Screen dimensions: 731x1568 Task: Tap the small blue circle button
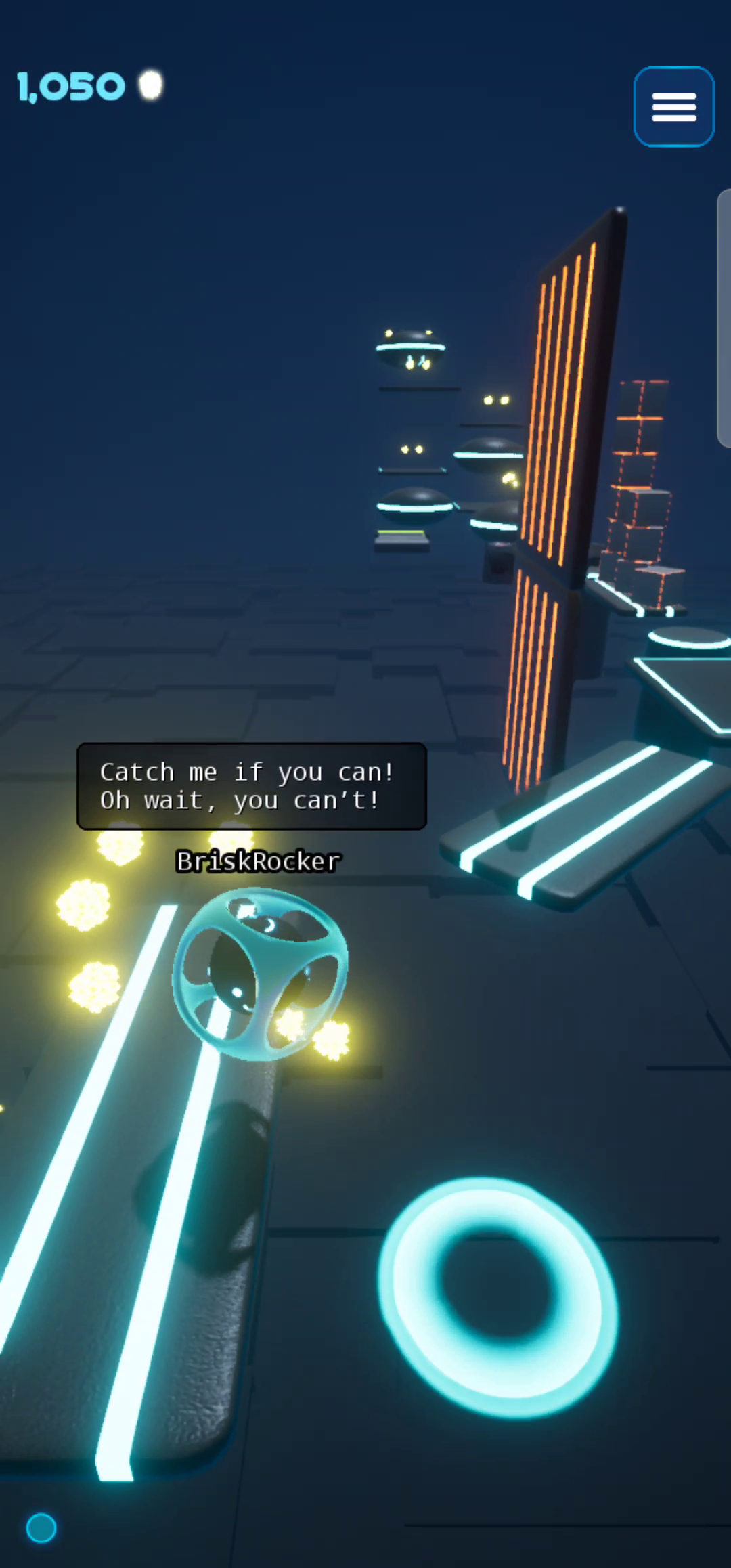41,1528
